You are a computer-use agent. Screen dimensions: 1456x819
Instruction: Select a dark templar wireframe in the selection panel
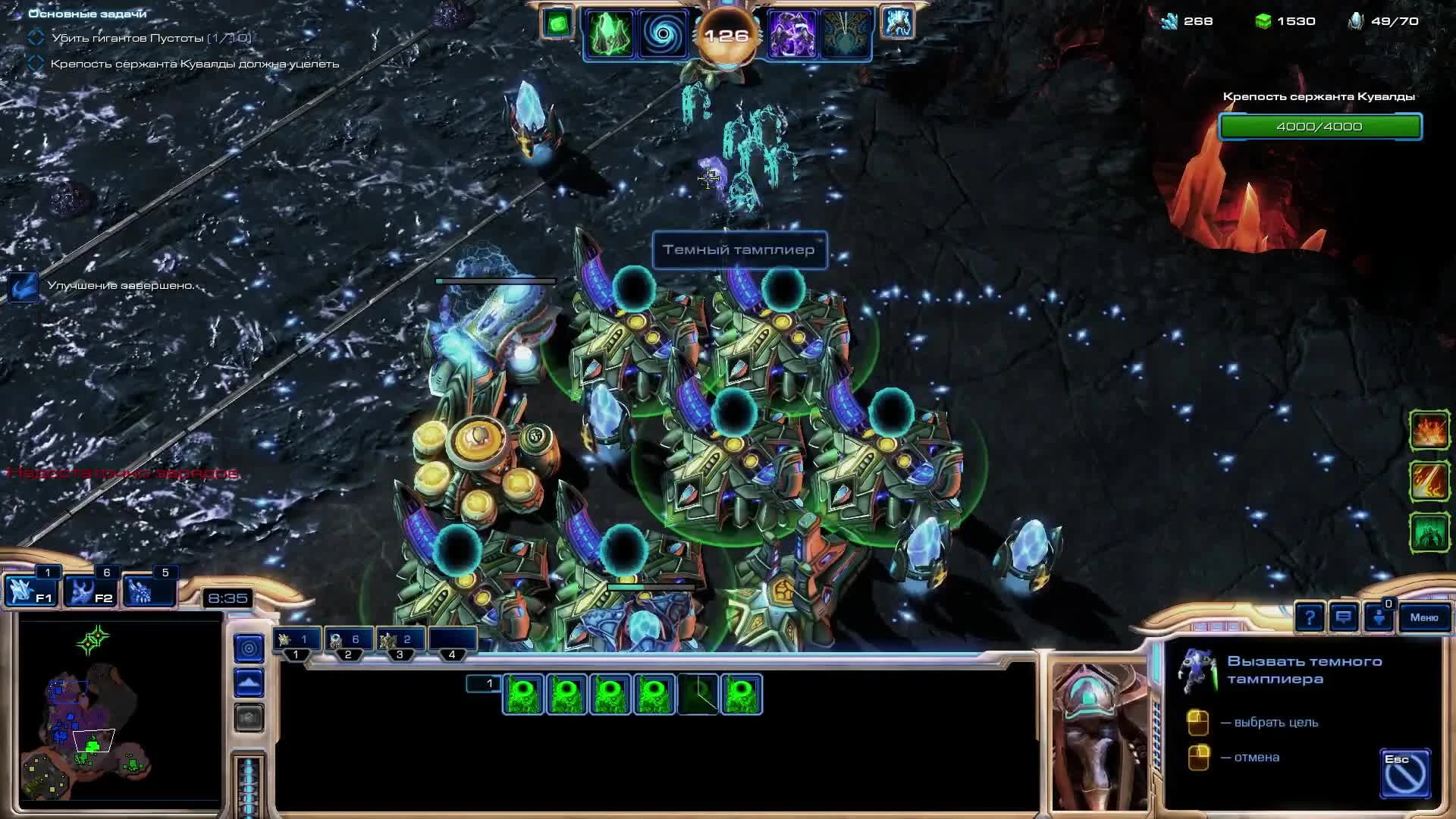[x=524, y=692]
